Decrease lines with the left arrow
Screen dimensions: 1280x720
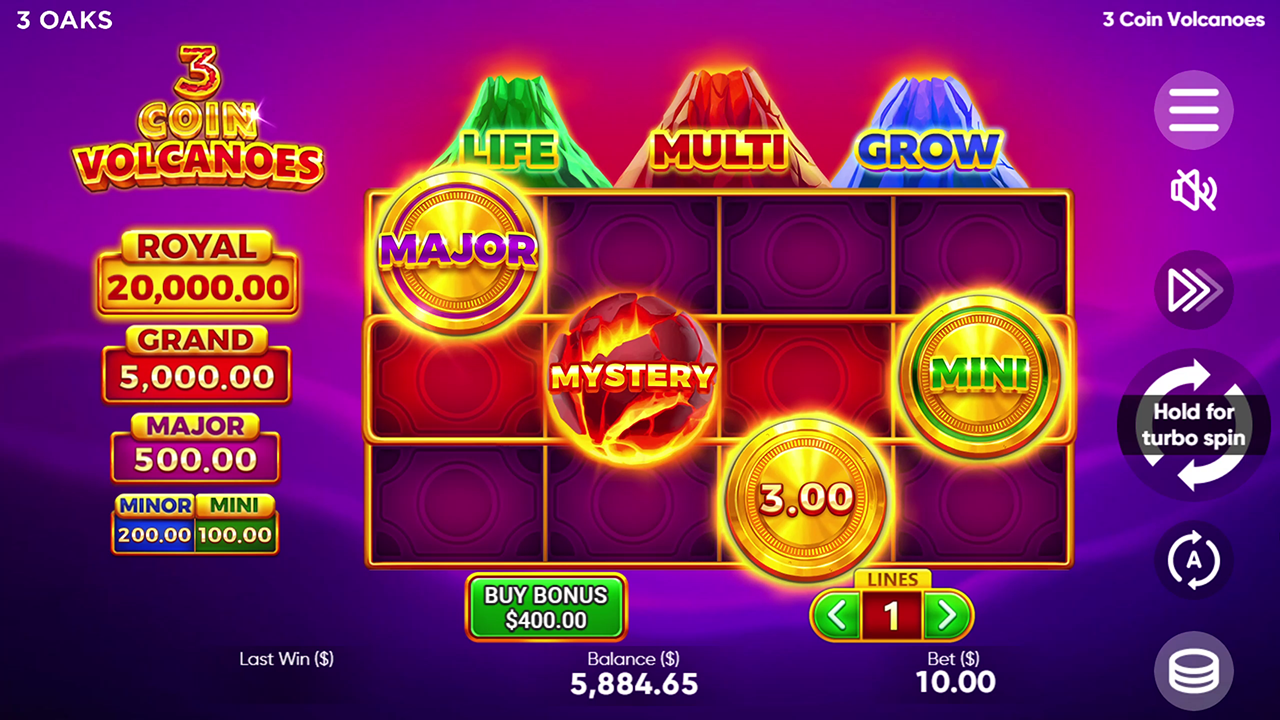tap(835, 613)
